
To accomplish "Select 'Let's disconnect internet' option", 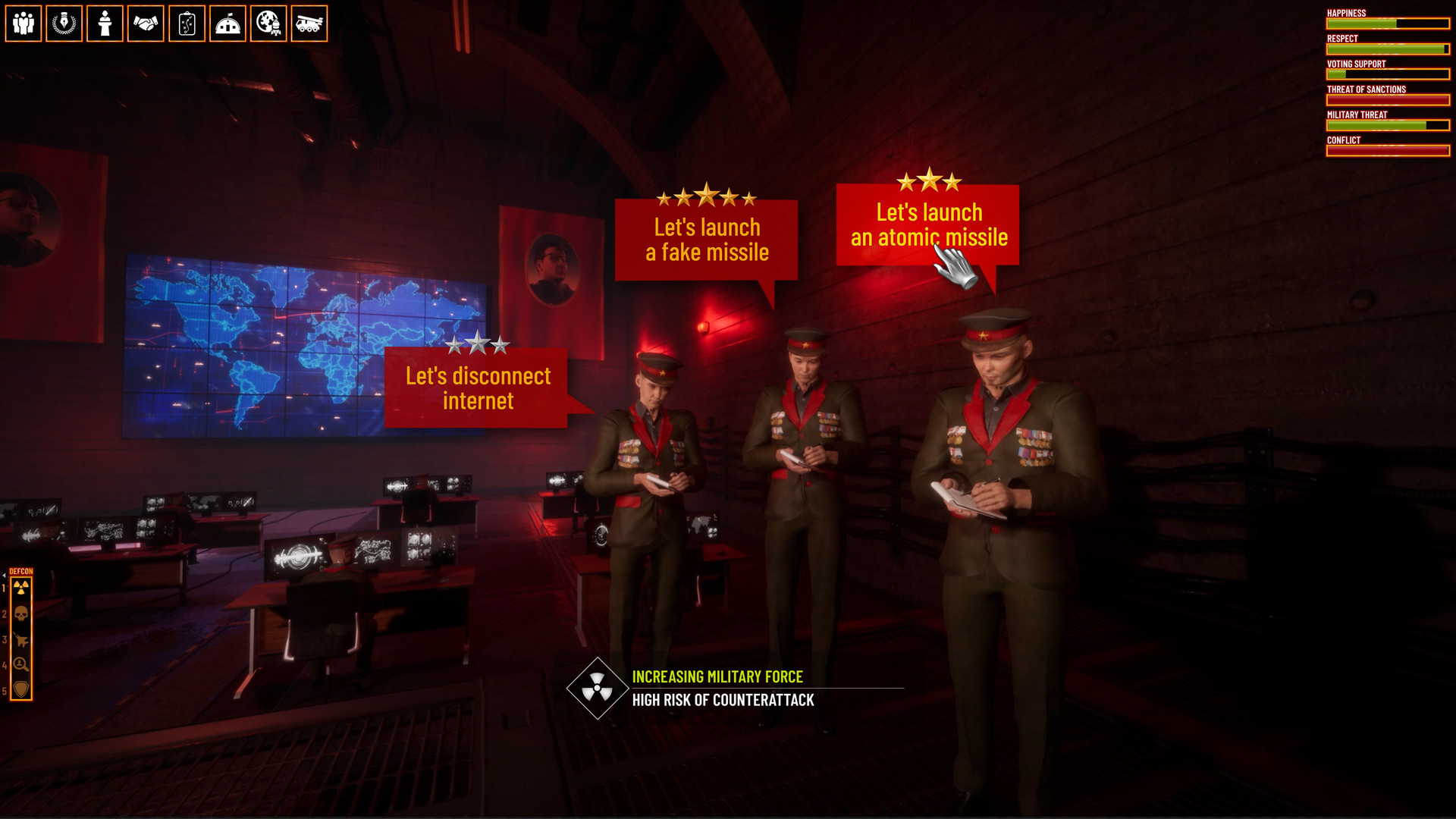I will [478, 388].
